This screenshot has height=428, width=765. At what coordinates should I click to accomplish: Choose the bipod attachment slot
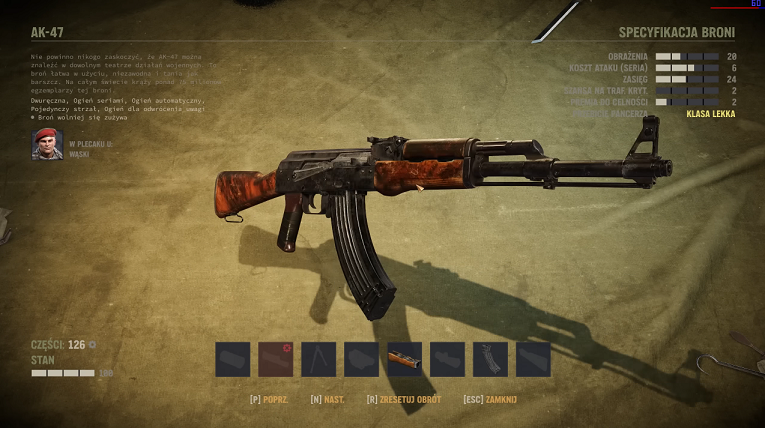point(319,360)
